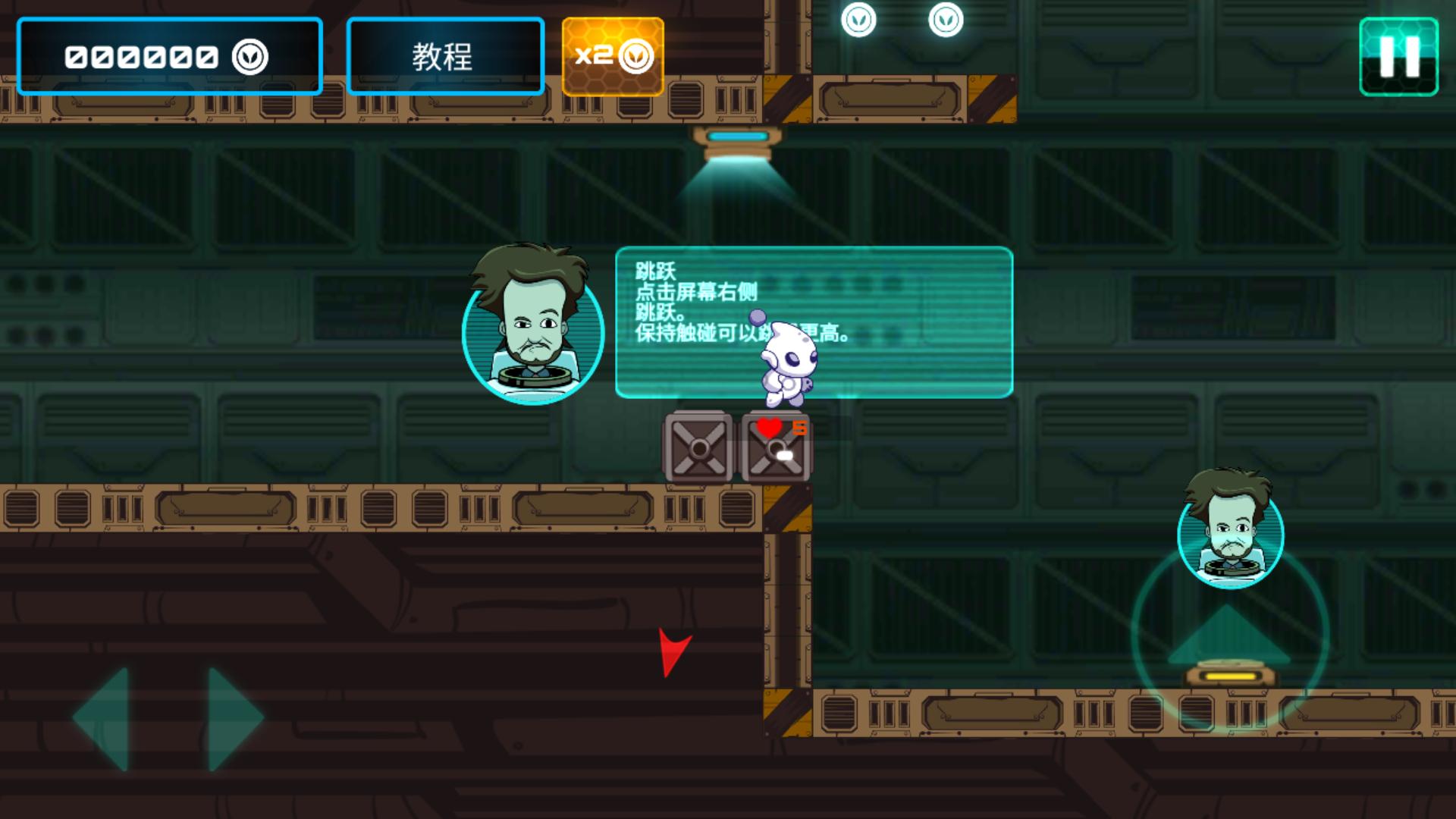Image resolution: width=1456 pixels, height=819 pixels.
Task: Tap the x2 score multiplier badge
Action: point(613,55)
